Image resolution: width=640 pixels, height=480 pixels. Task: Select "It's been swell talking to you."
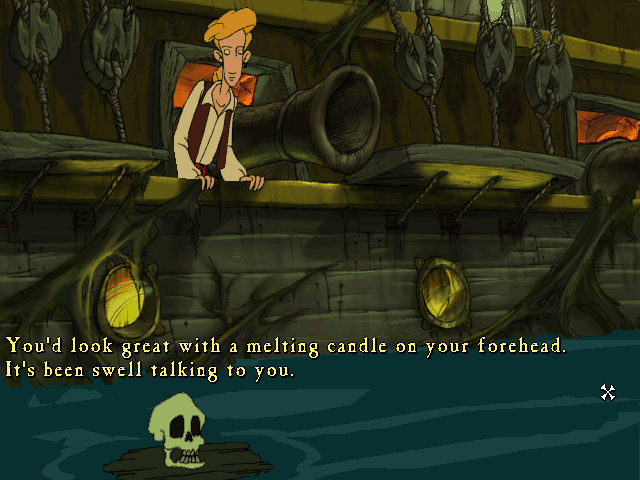point(151,371)
